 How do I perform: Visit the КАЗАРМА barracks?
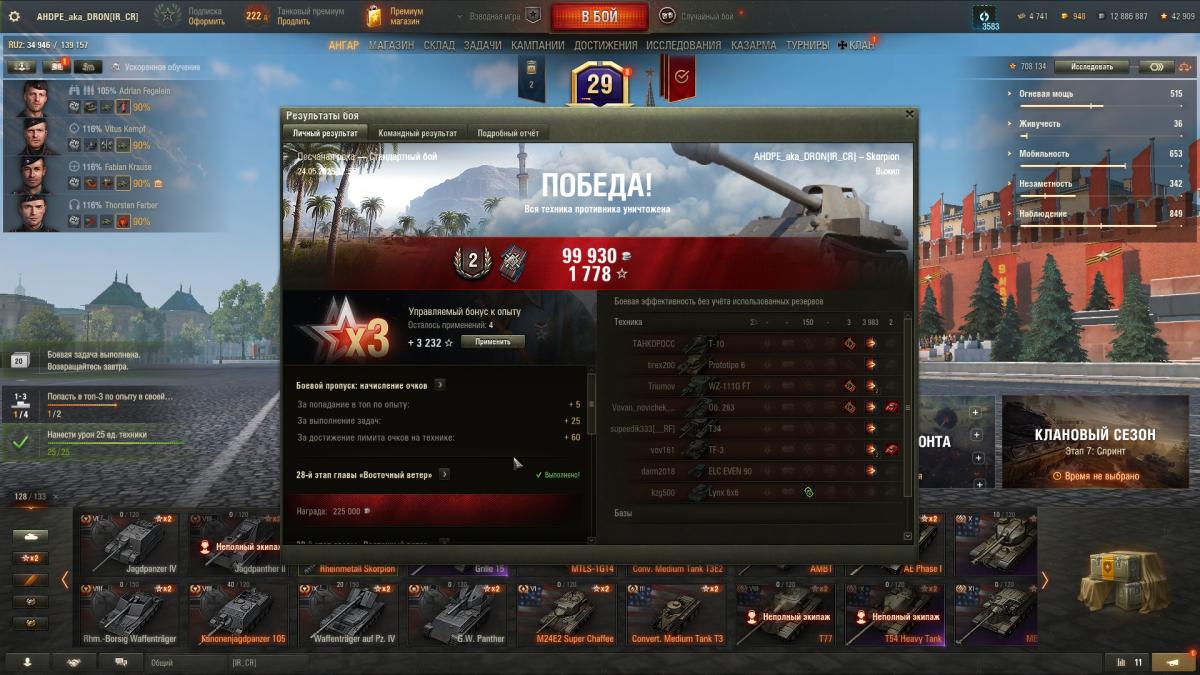752,45
